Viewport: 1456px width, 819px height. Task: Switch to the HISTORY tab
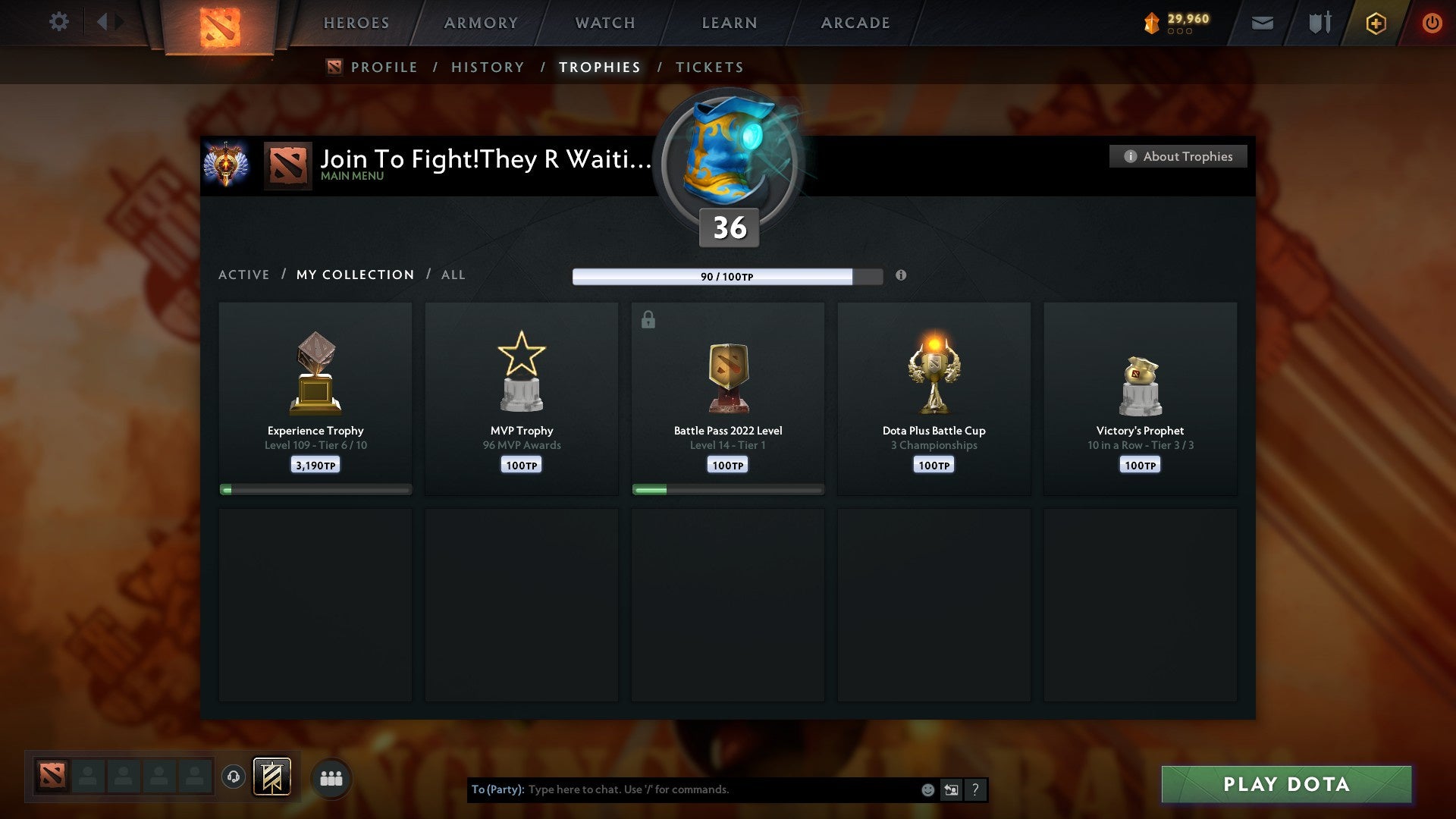point(487,67)
